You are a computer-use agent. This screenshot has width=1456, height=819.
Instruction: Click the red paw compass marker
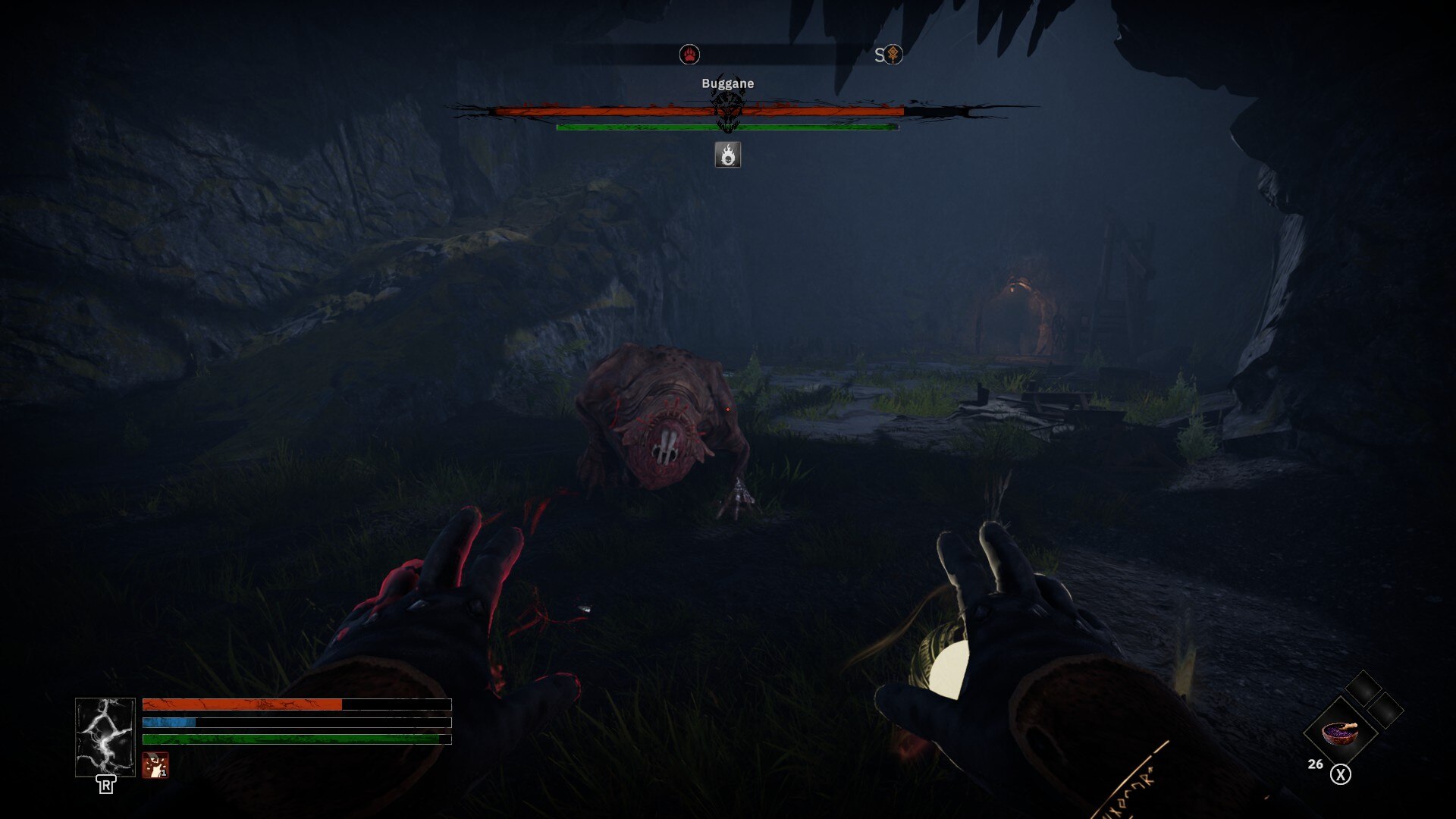pyautogui.click(x=689, y=55)
